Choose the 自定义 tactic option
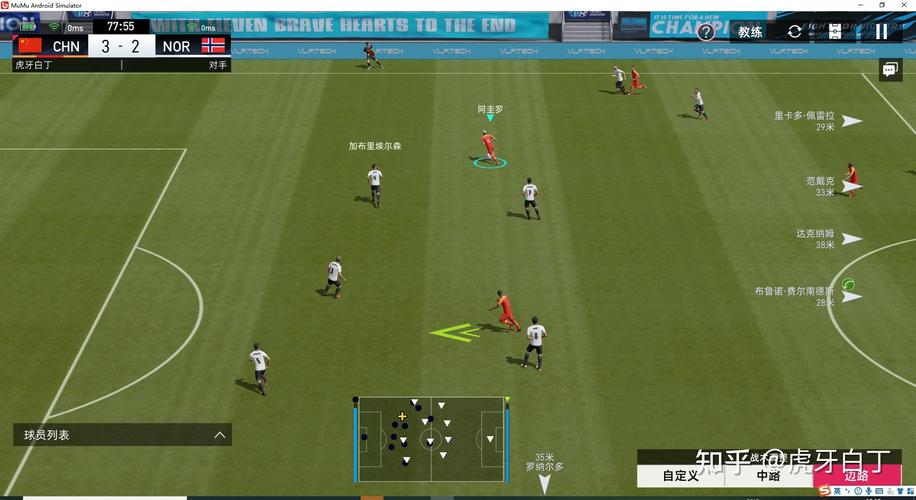The height and width of the screenshot is (500, 916). tap(681, 476)
